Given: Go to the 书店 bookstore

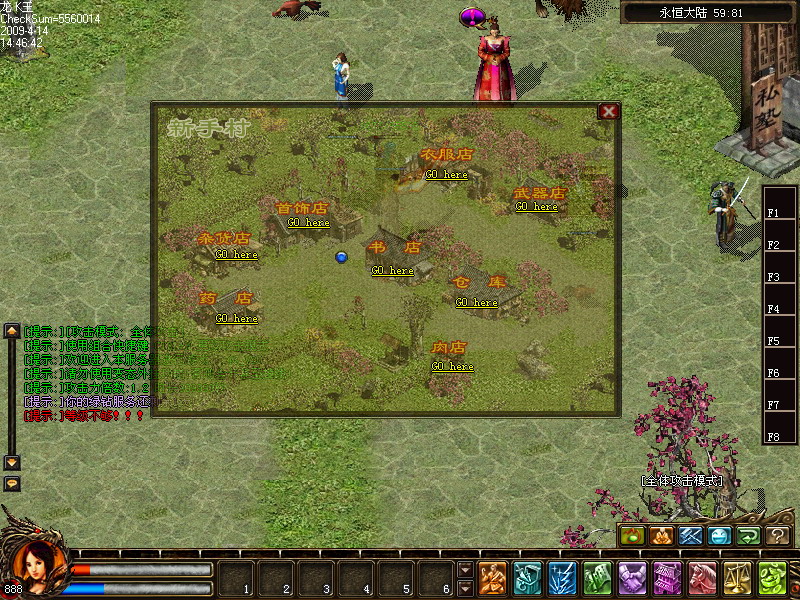Looking at the screenshot, I should coord(392,271).
